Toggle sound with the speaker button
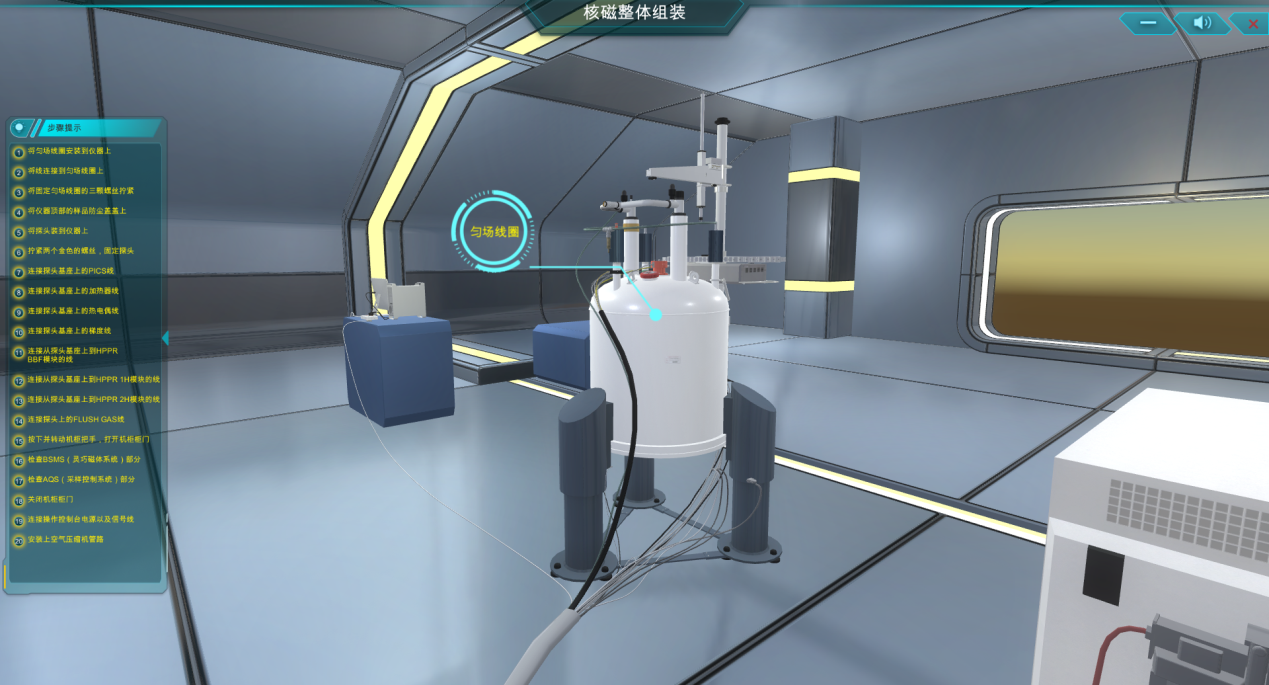The width and height of the screenshot is (1269, 685). (x=1202, y=23)
